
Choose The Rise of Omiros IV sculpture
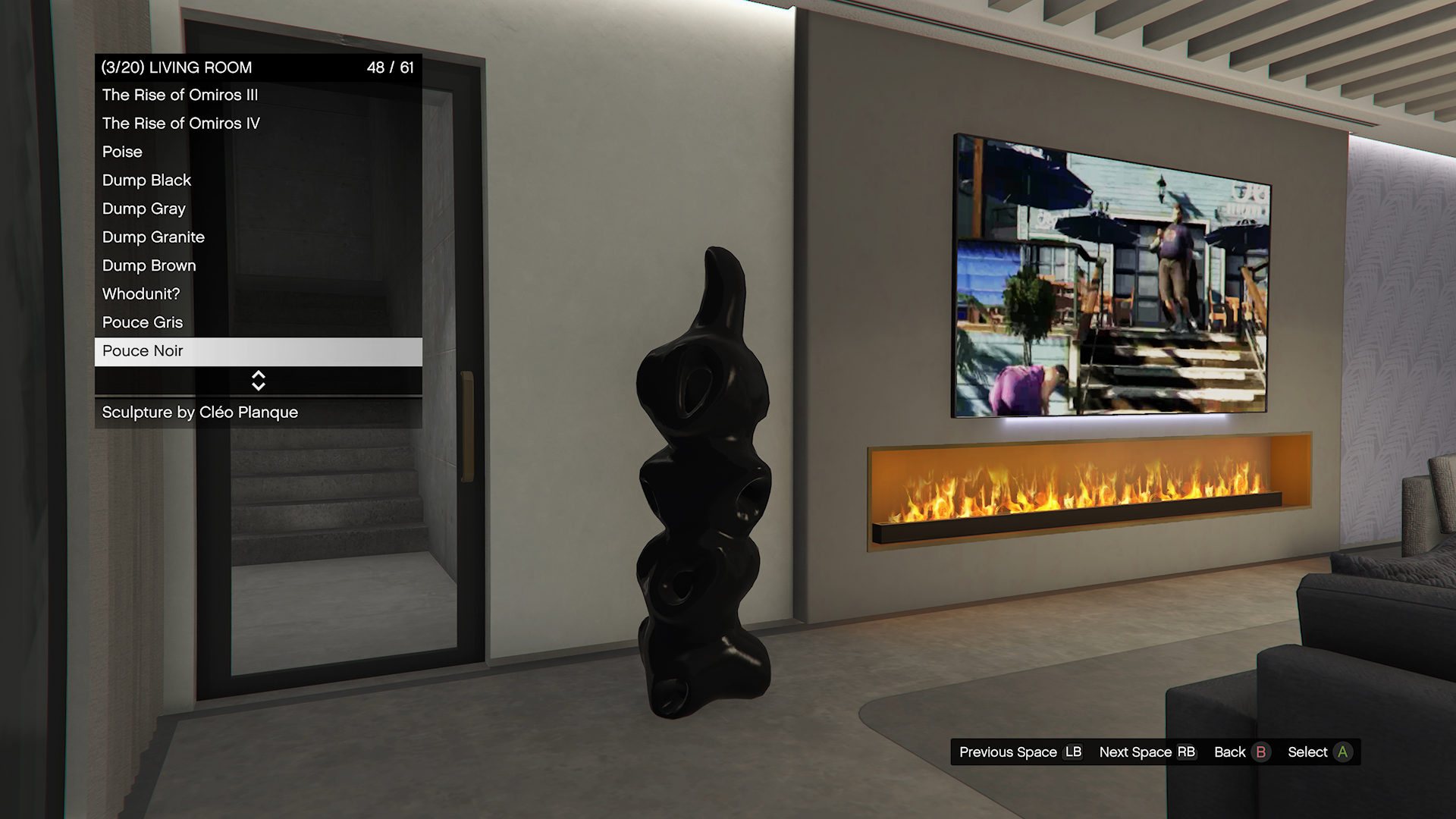pos(181,124)
